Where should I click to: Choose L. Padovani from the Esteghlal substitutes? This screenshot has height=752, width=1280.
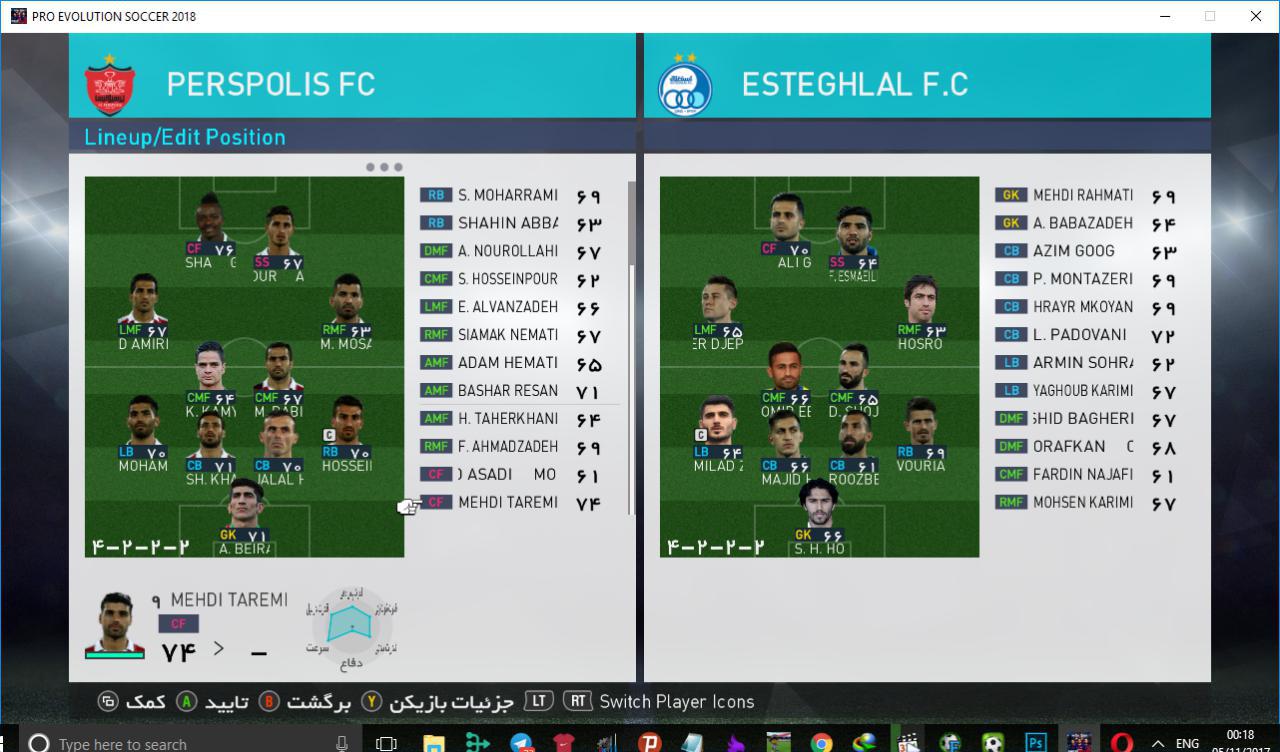coord(1080,335)
